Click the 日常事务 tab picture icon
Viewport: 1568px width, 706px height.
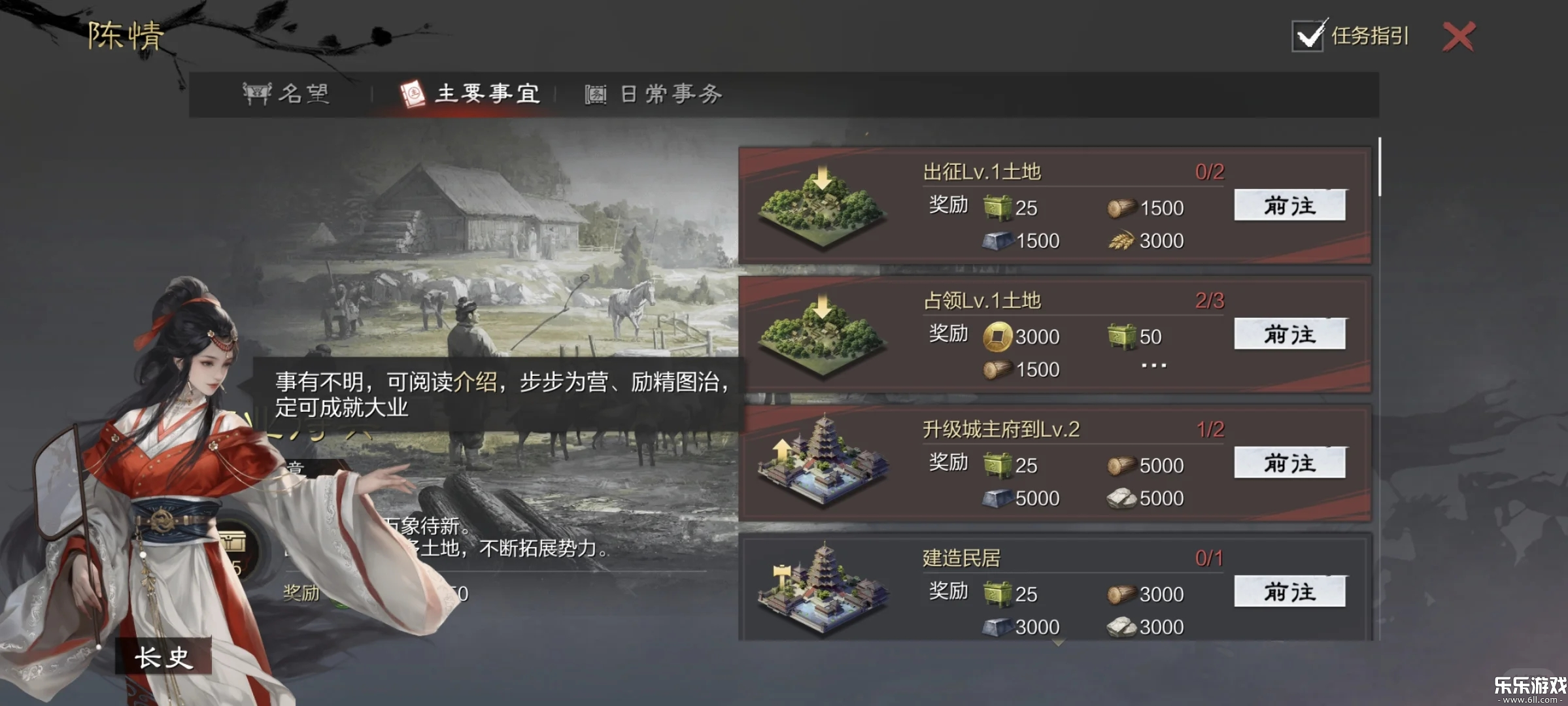[x=594, y=95]
